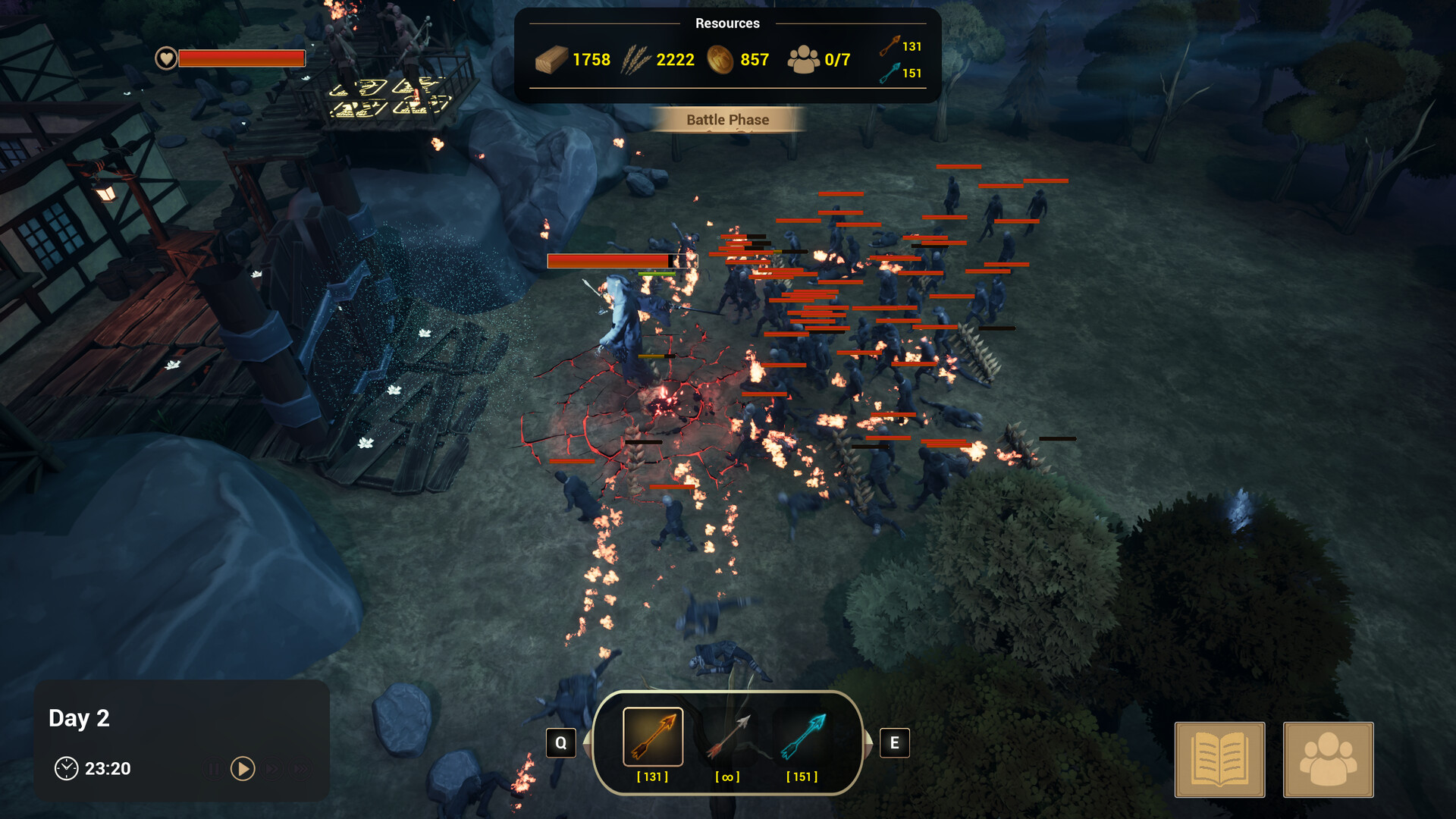Viewport: 1456px width, 819px height.
Task: Open the journal book panel
Action: [1218, 759]
